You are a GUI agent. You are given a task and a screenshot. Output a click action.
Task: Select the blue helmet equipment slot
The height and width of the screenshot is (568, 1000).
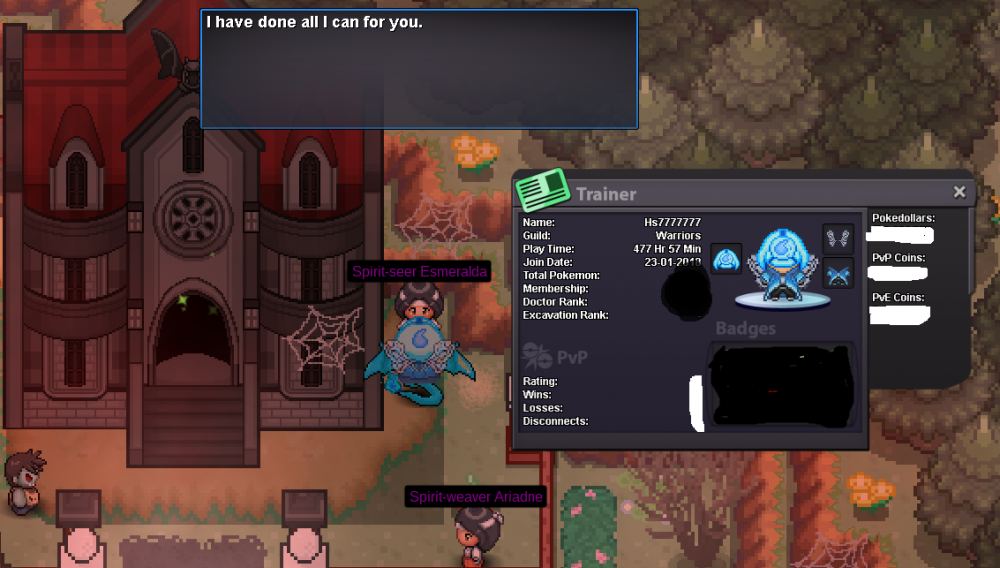coord(726,258)
